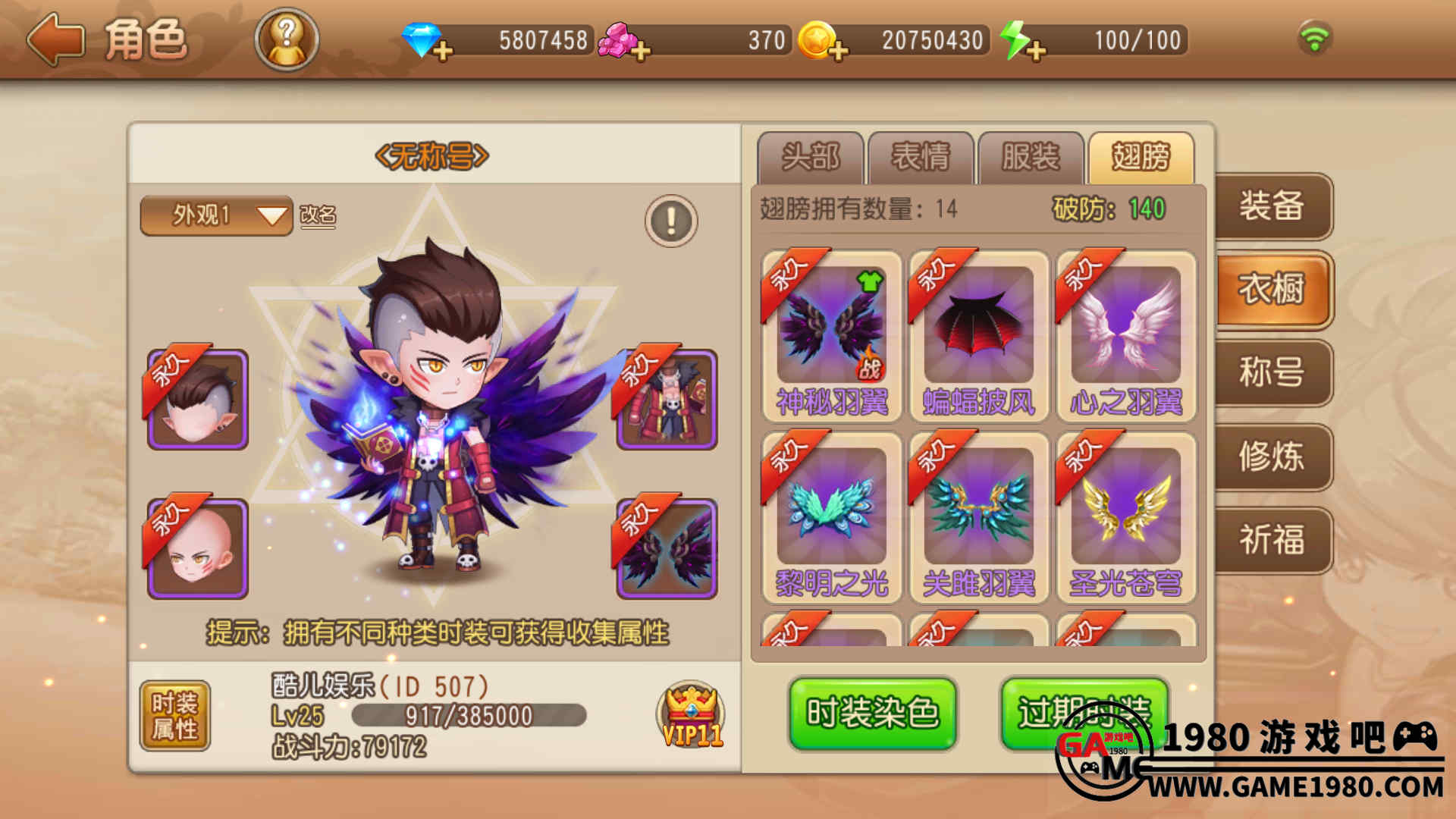Go back with the orange arrow
This screenshot has height=819, width=1456.
click(x=55, y=39)
